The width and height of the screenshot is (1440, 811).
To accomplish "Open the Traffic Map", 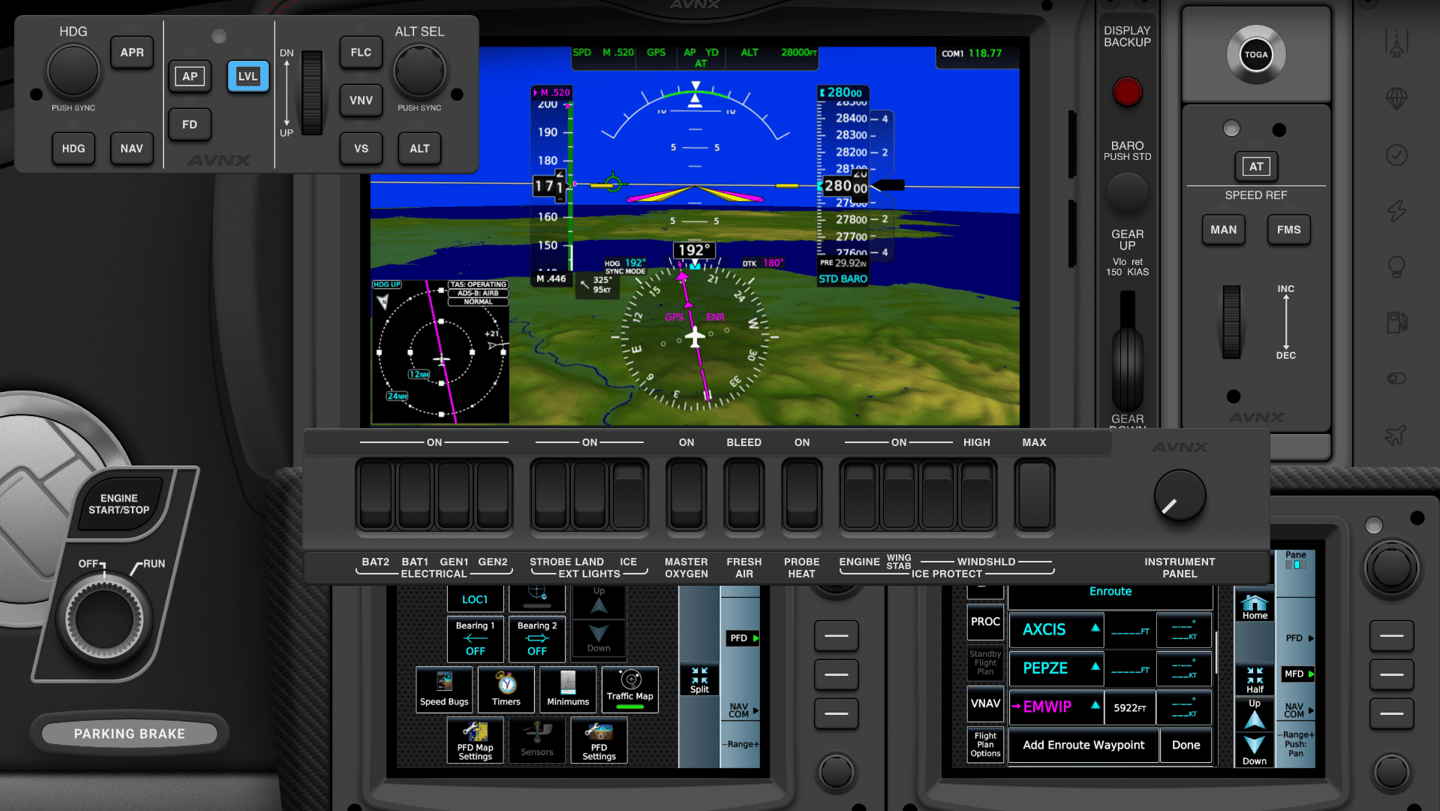I will [630, 689].
